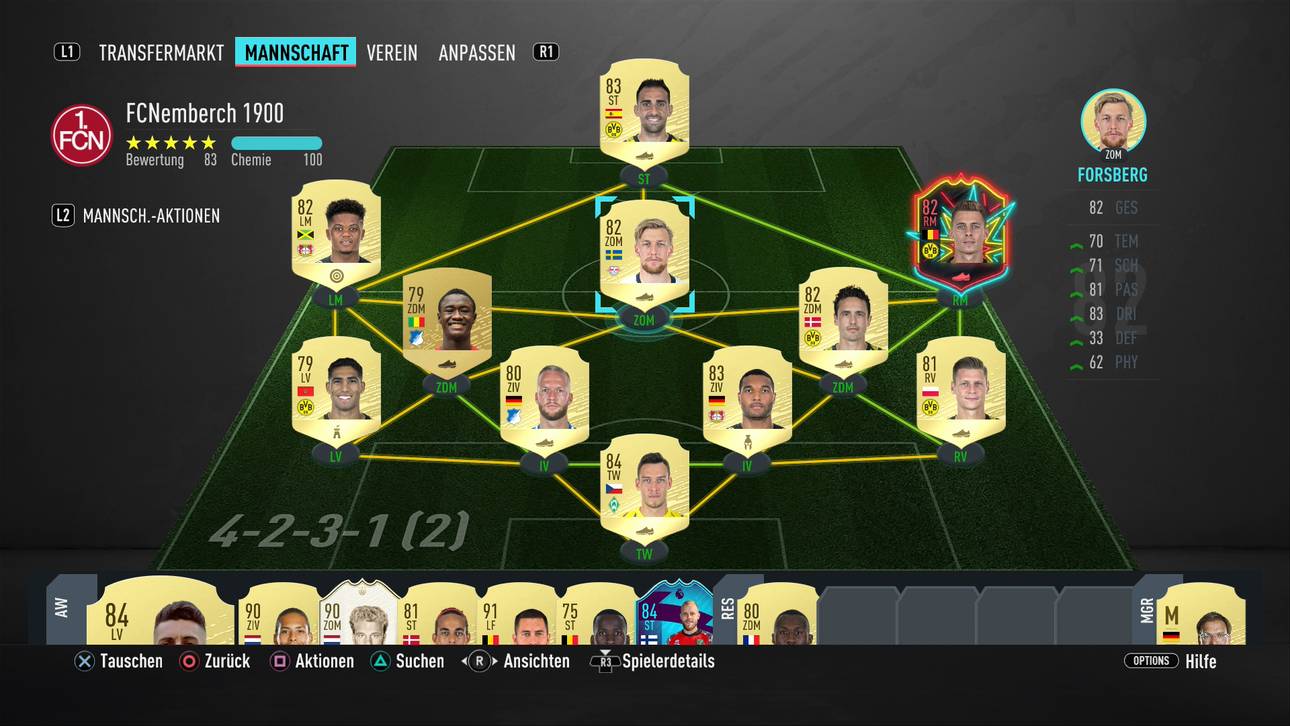Click the OPTIONS icon next to Hilfe
The height and width of the screenshot is (726, 1290).
pos(1150,661)
